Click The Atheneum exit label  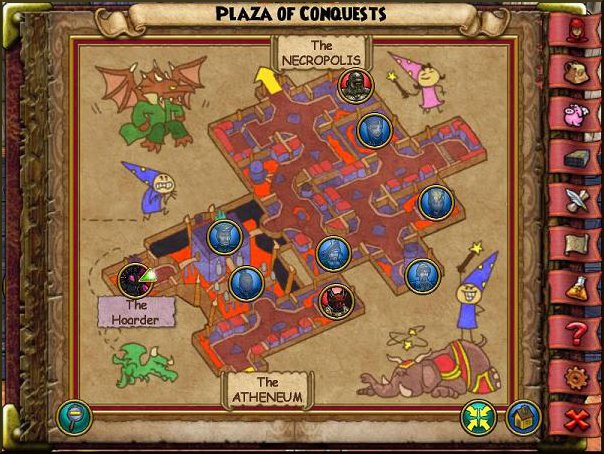(x=266, y=389)
